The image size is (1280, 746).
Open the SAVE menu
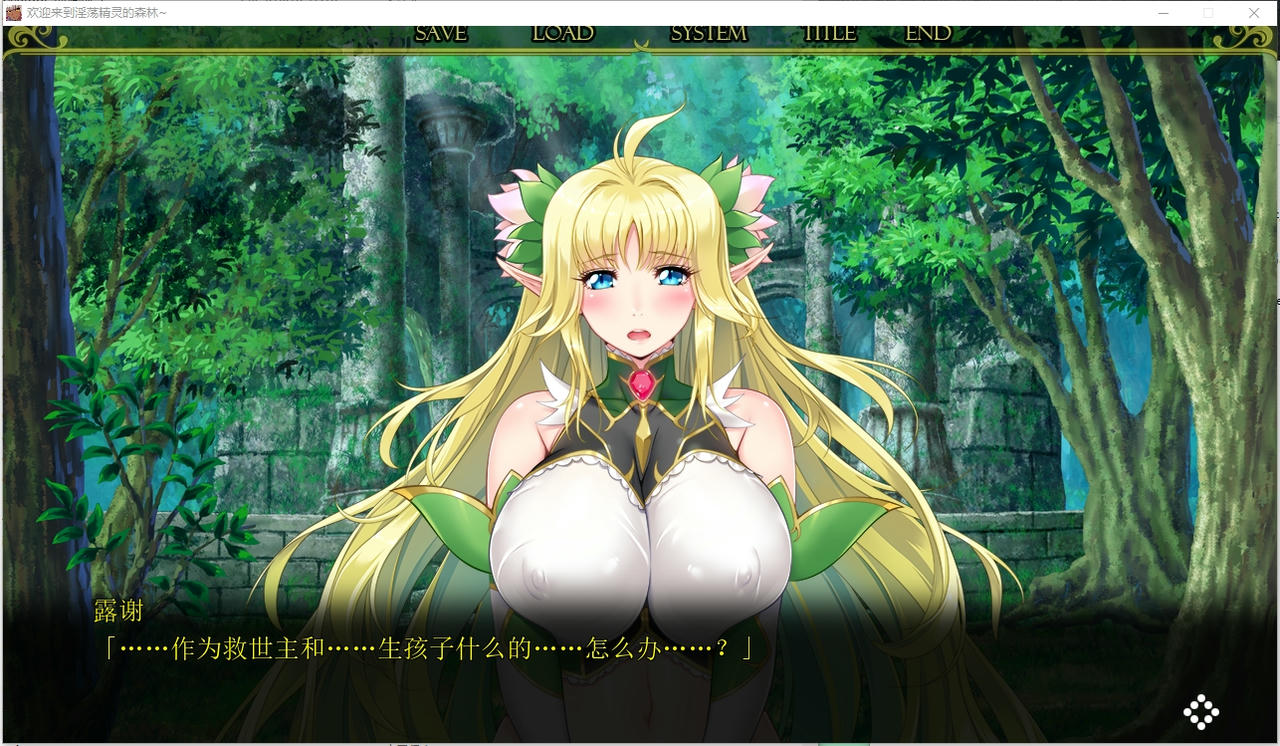441,33
